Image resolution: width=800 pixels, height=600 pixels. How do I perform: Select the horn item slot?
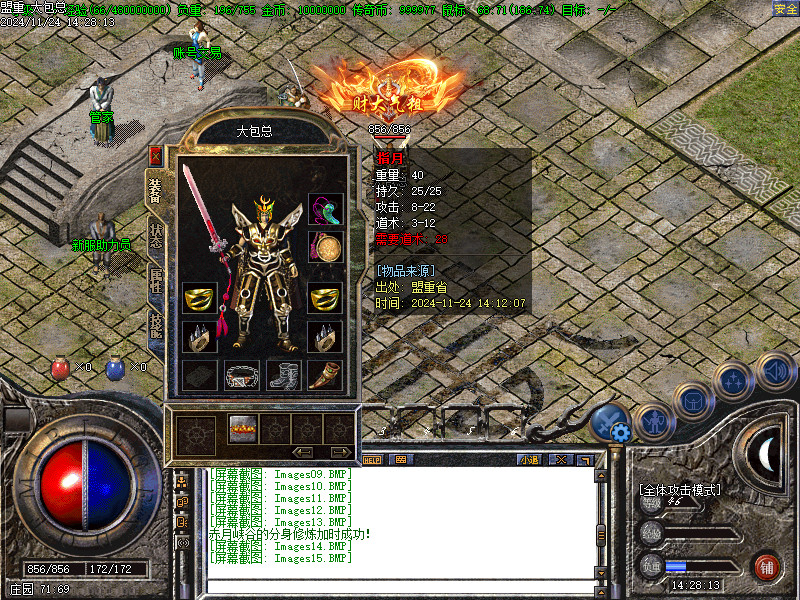(x=325, y=375)
